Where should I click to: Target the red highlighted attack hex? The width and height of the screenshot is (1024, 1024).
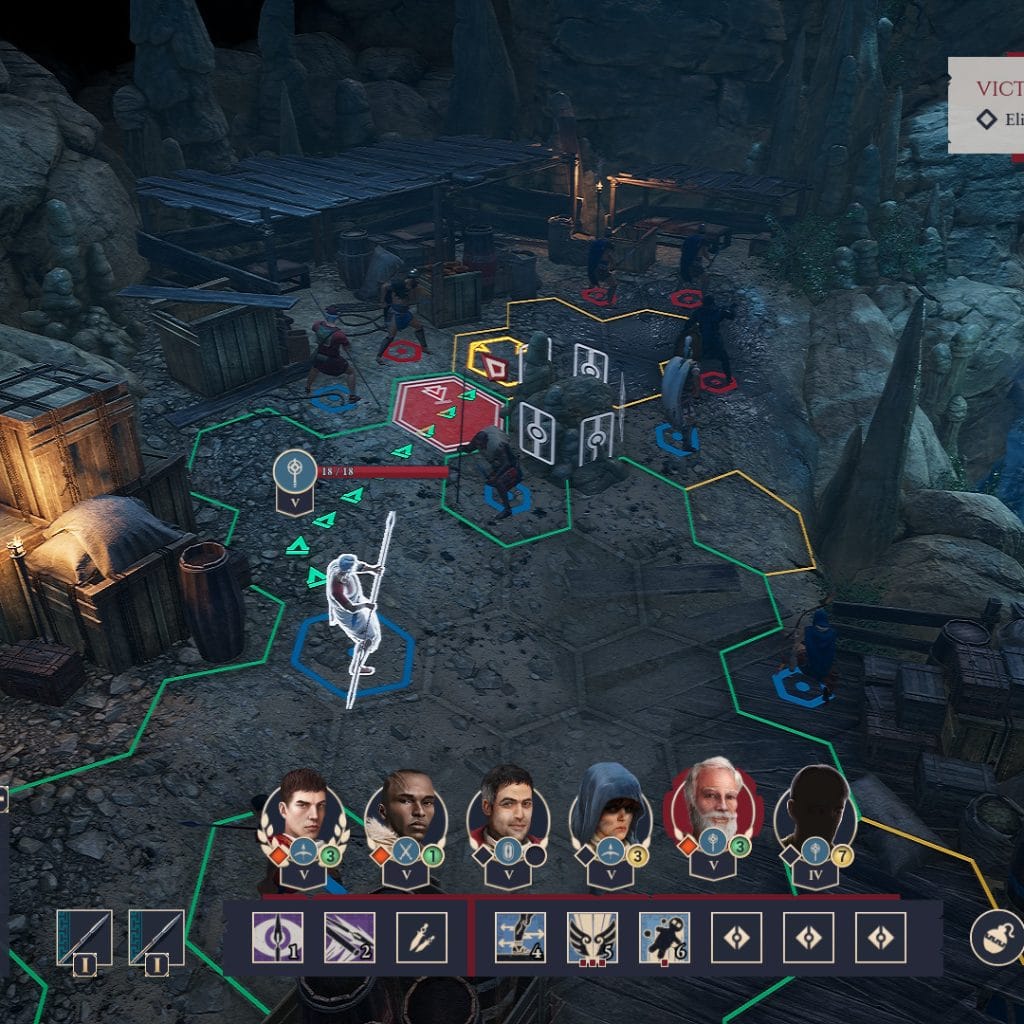coord(447,412)
